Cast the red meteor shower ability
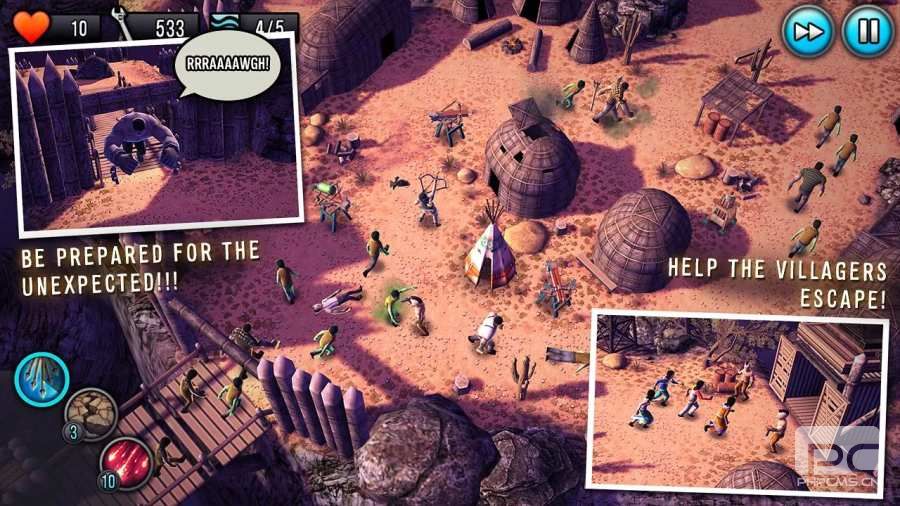 pos(126,463)
